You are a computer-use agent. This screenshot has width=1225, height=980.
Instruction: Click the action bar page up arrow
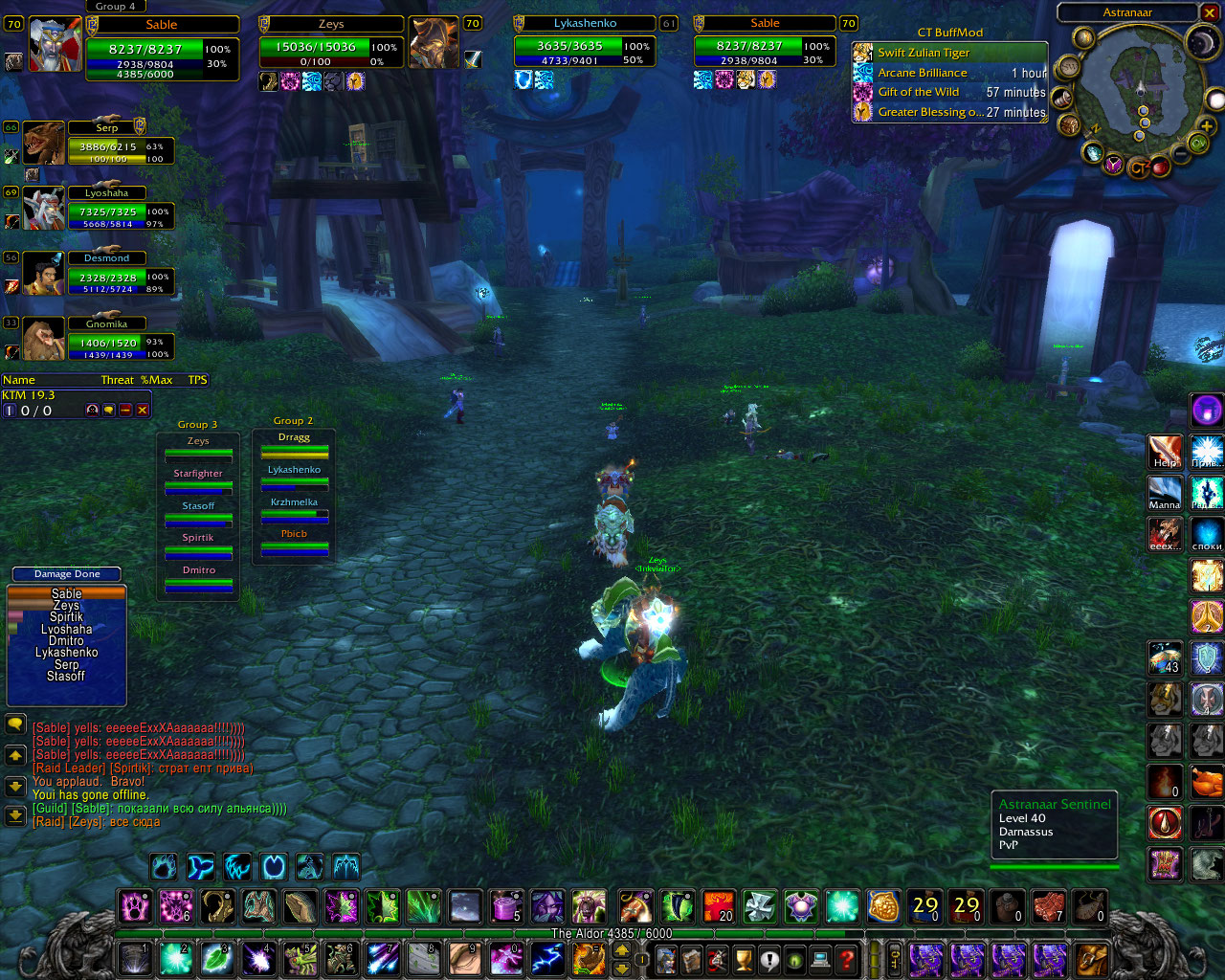pos(621,949)
